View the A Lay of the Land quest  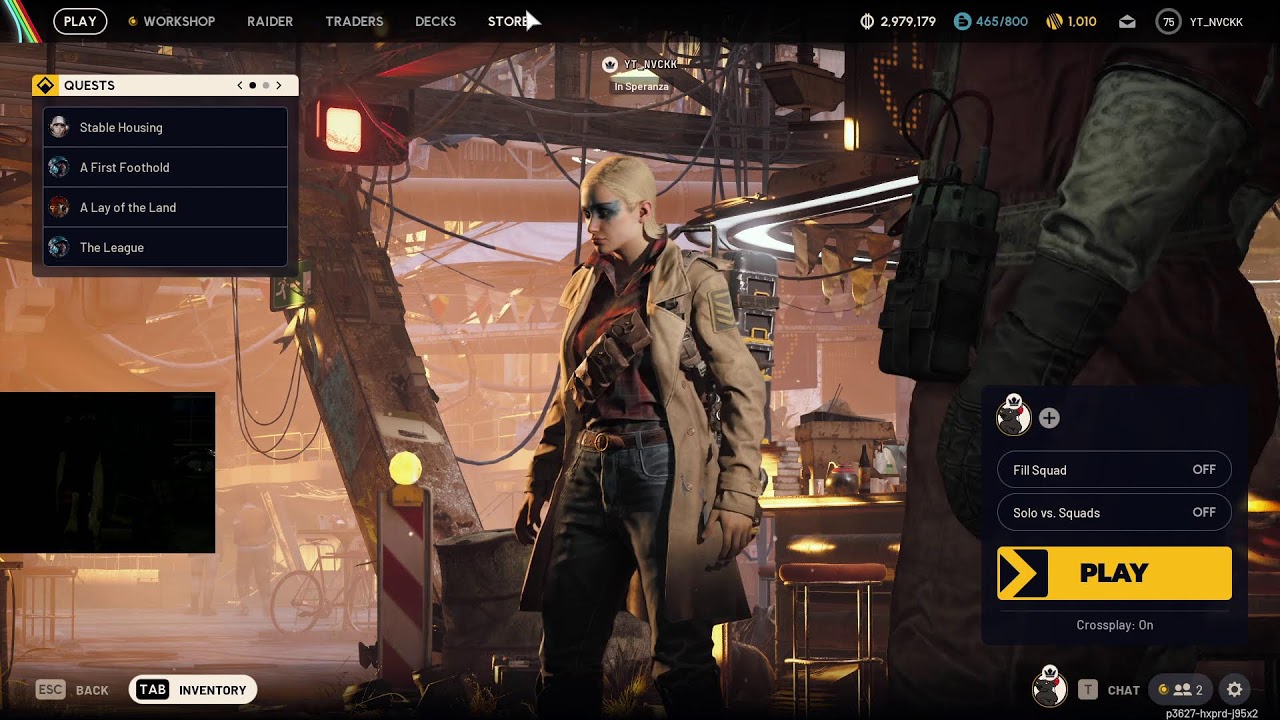[165, 207]
